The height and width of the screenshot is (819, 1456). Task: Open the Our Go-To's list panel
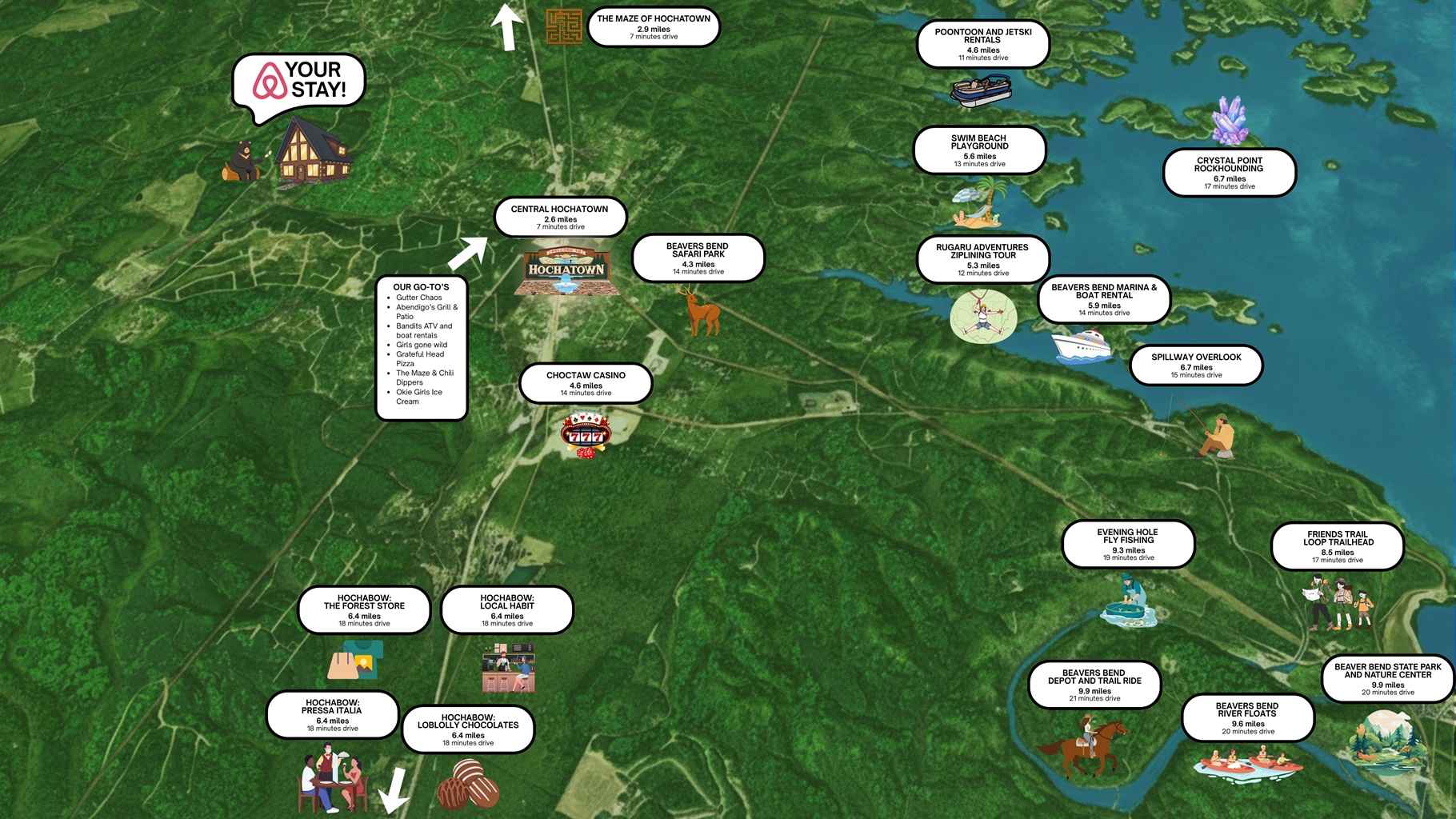422,348
